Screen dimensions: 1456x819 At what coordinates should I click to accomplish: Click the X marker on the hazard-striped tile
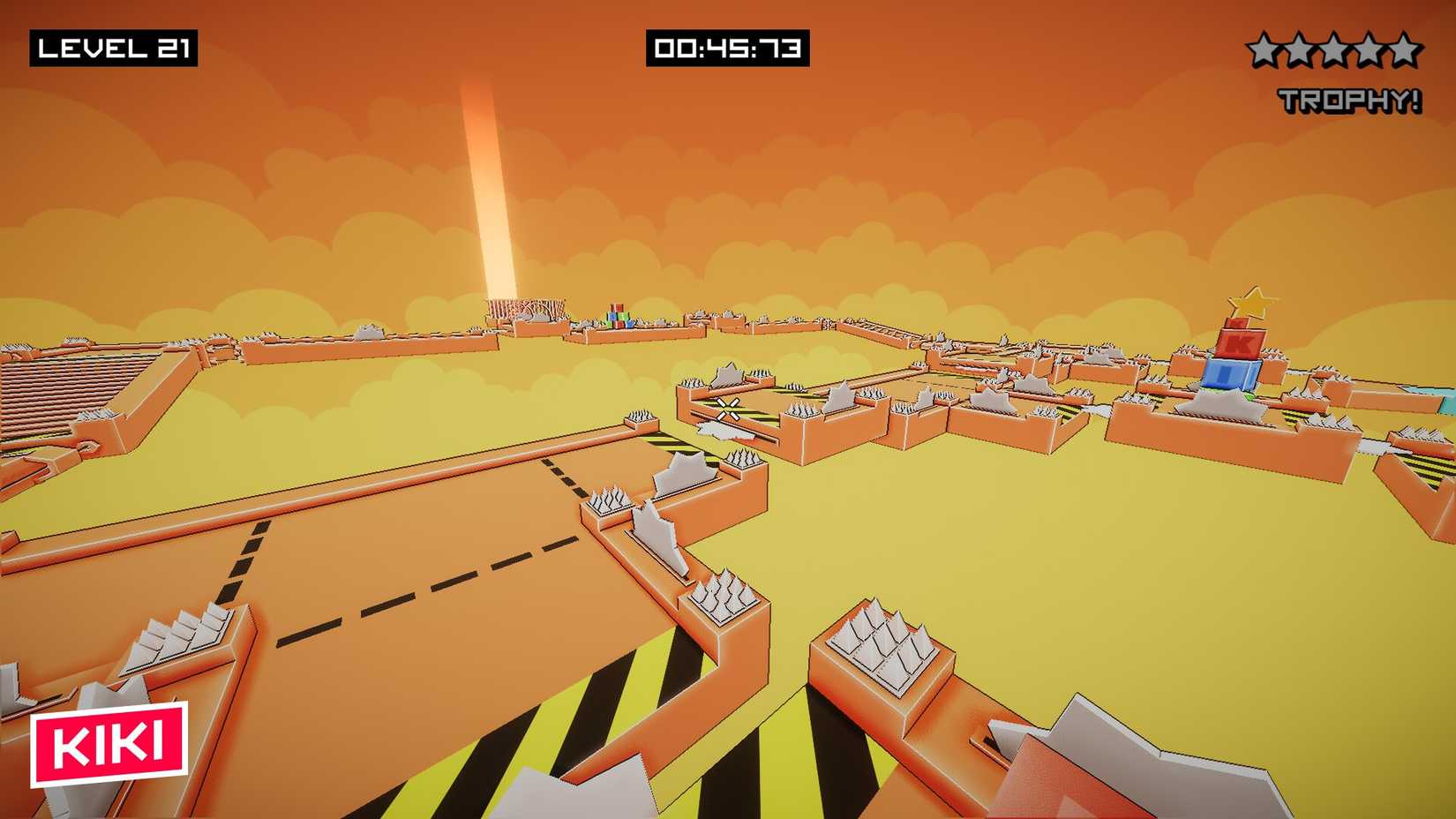click(729, 408)
